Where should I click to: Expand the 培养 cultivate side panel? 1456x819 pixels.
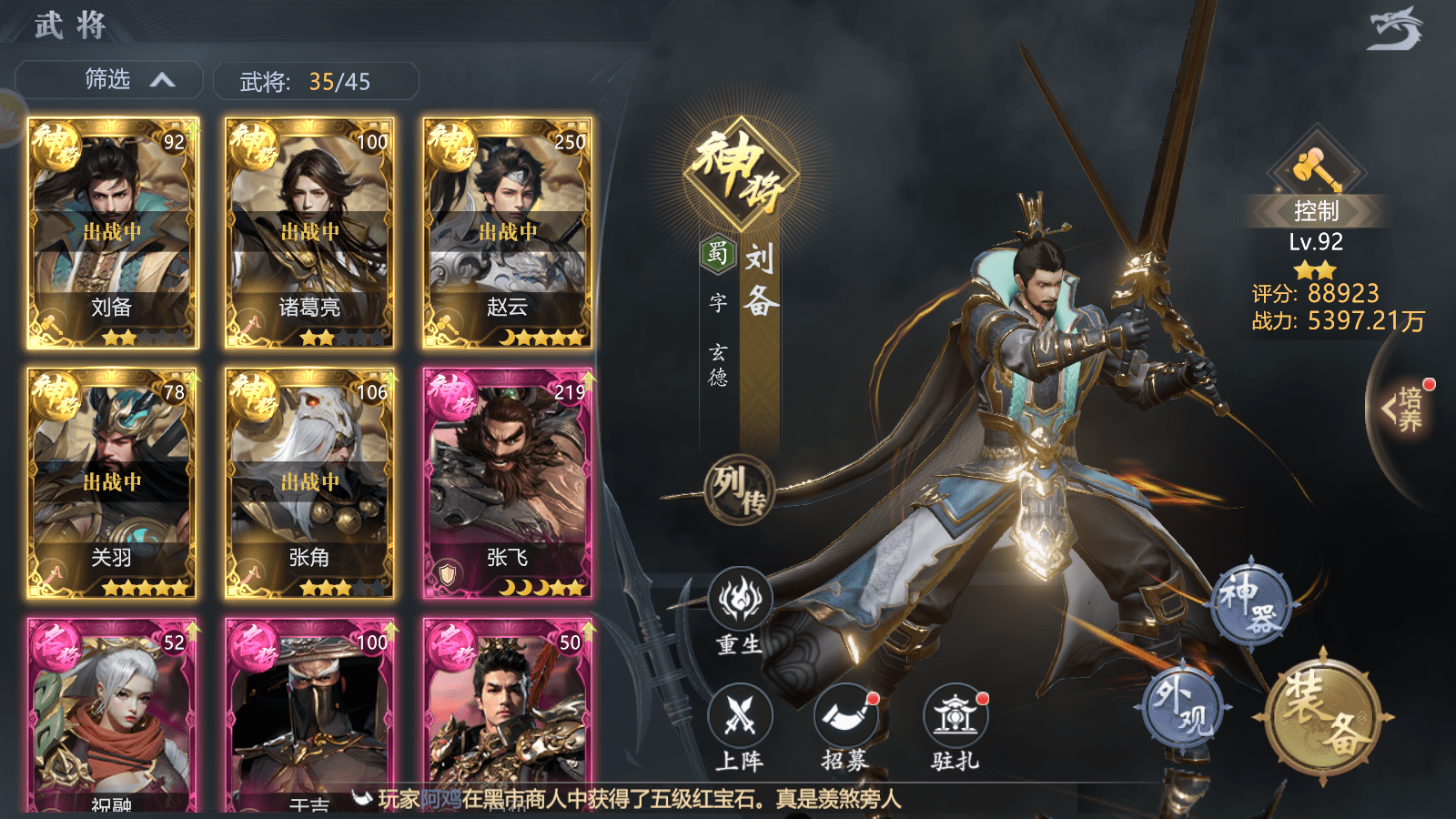[1403, 409]
